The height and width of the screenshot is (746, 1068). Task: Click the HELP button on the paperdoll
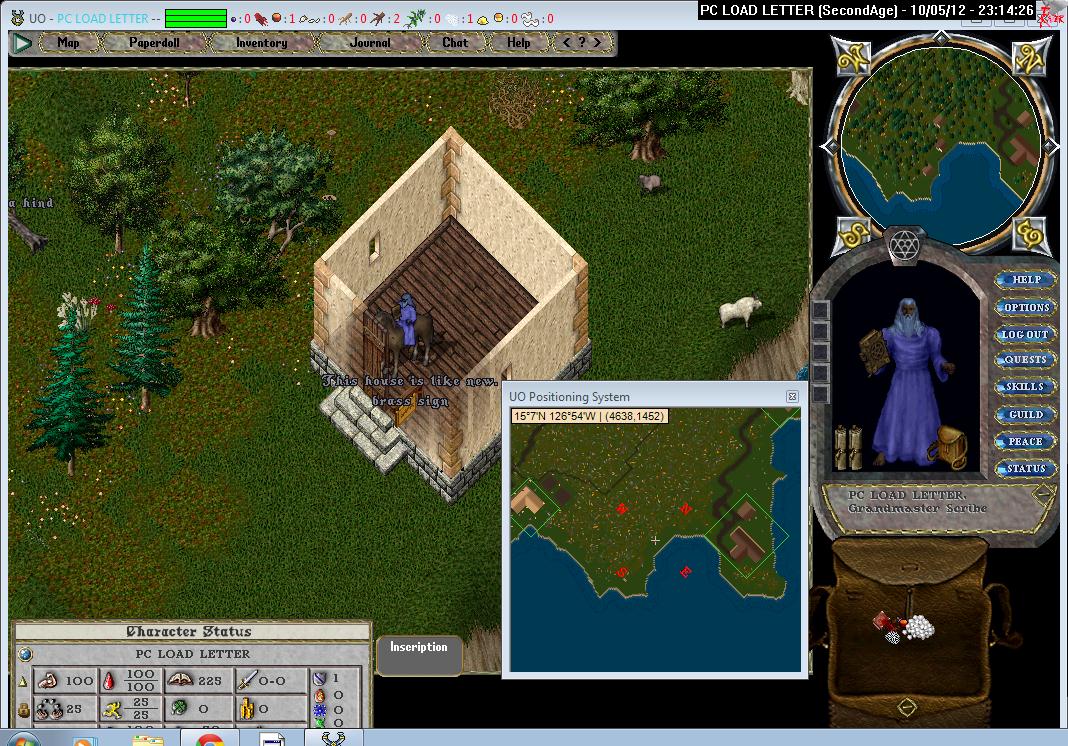1026,280
